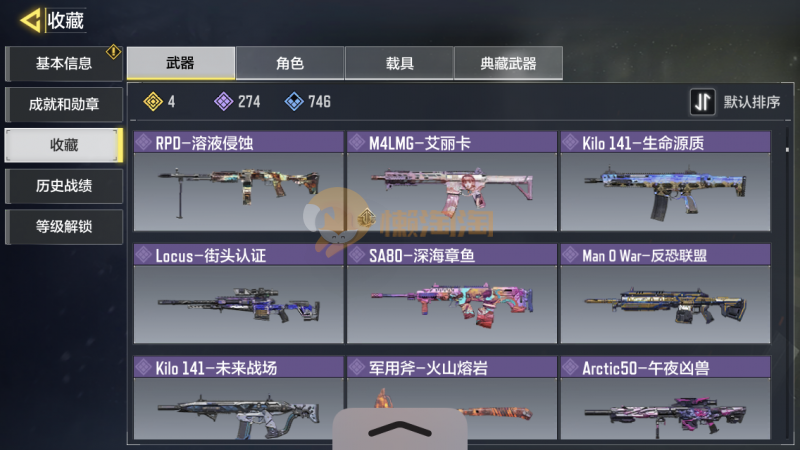This screenshot has width=800, height=450.
Task: Open the 成就和勋章 menu entry
Action: [x=64, y=104]
